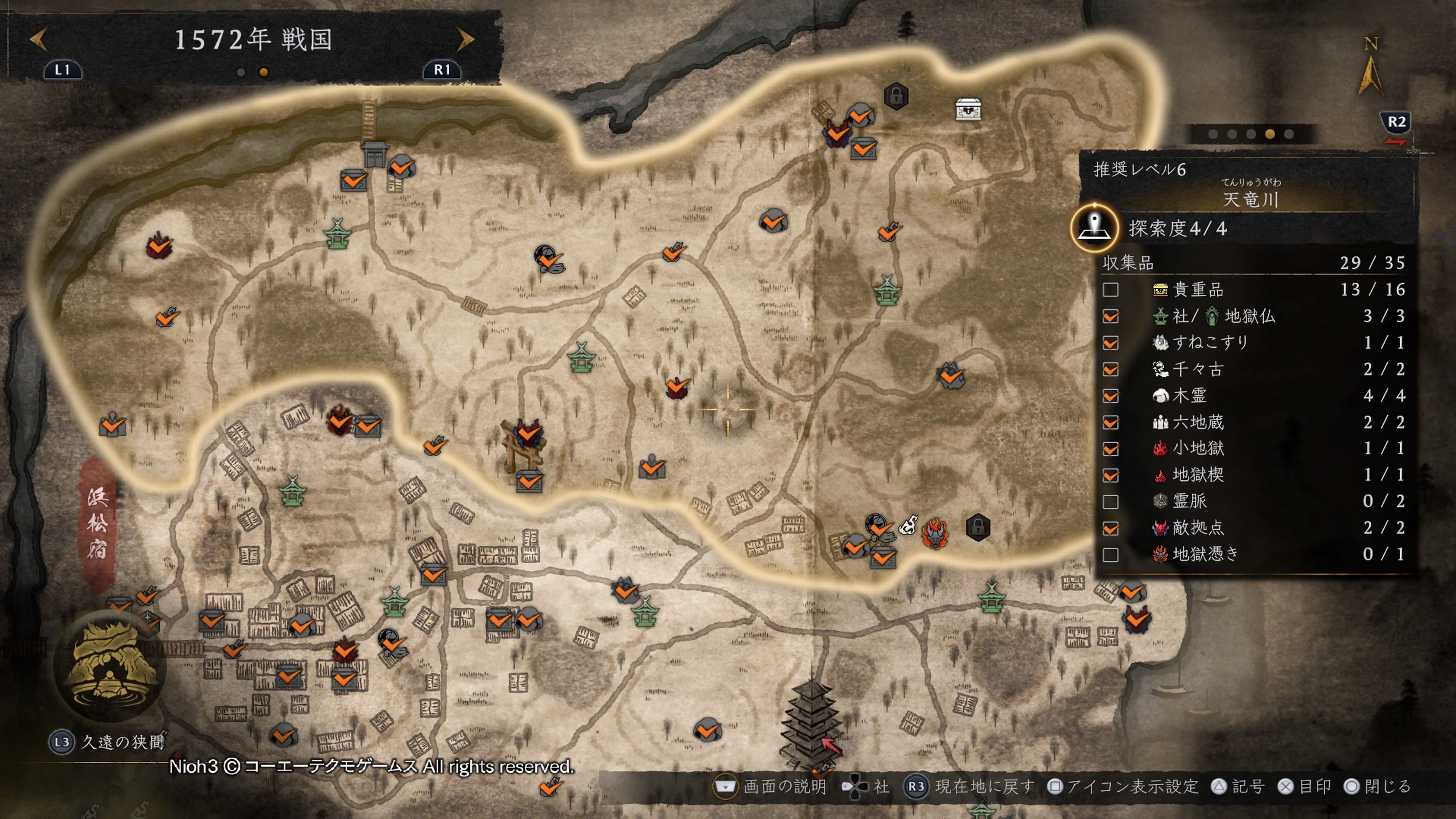Viewport: 1456px width, 819px height.
Task: Go to the previous era with left arrow
Action: click(x=38, y=39)
